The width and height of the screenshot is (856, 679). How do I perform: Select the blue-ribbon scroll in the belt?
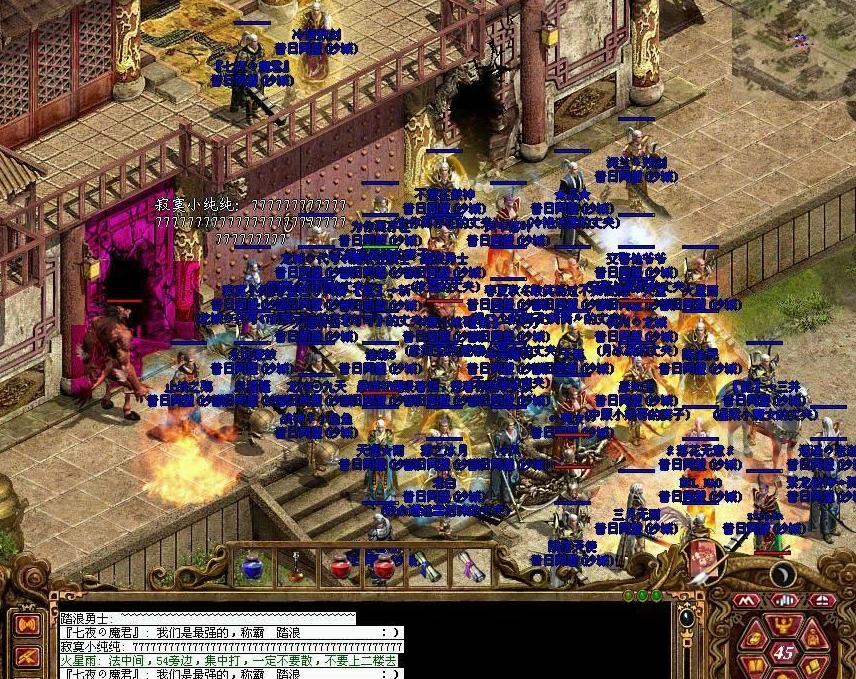(x=426, y=567)
